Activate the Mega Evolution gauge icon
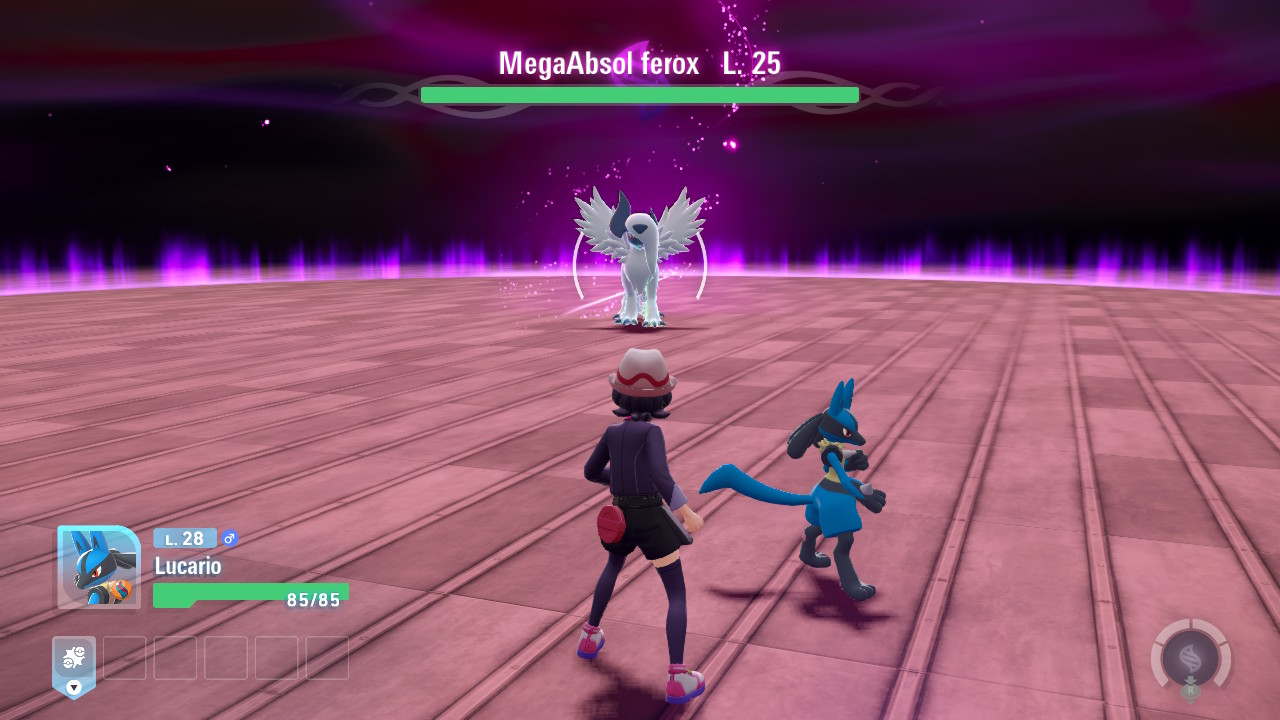Screen dimensions: 1280x720 (1190, 658)
